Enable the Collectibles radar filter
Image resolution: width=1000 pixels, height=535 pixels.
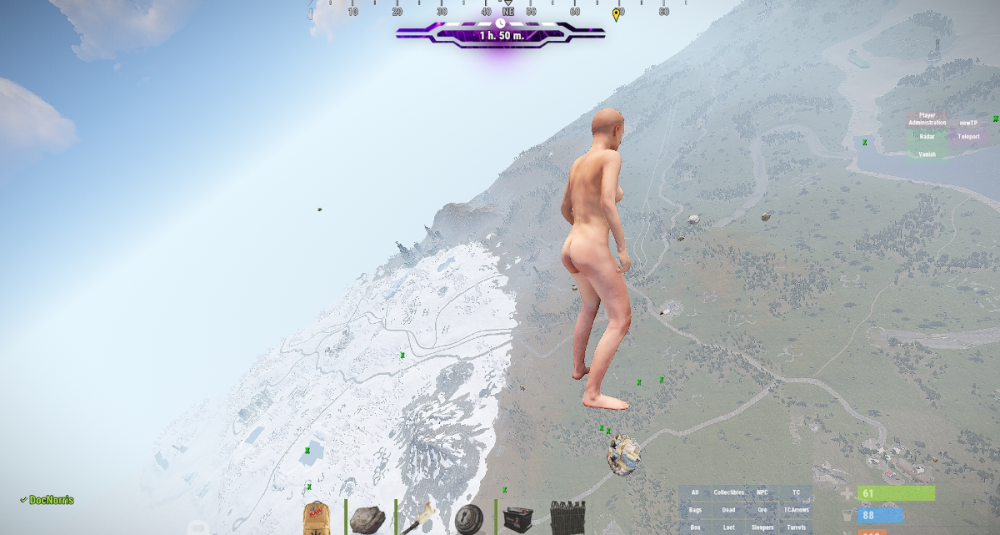tap(729, 493)
